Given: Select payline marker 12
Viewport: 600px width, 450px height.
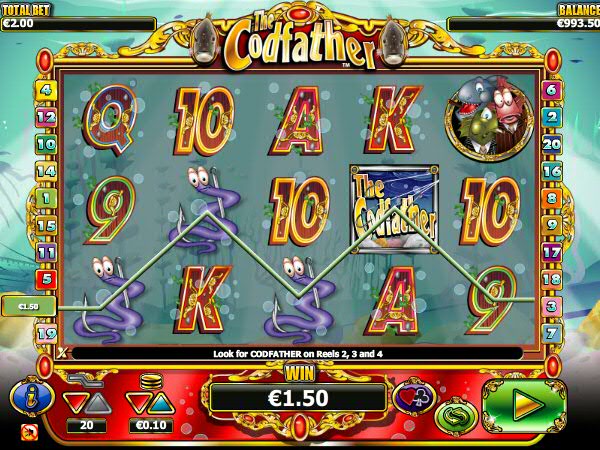Looking at the screenshot, I should tap(45, 117).
